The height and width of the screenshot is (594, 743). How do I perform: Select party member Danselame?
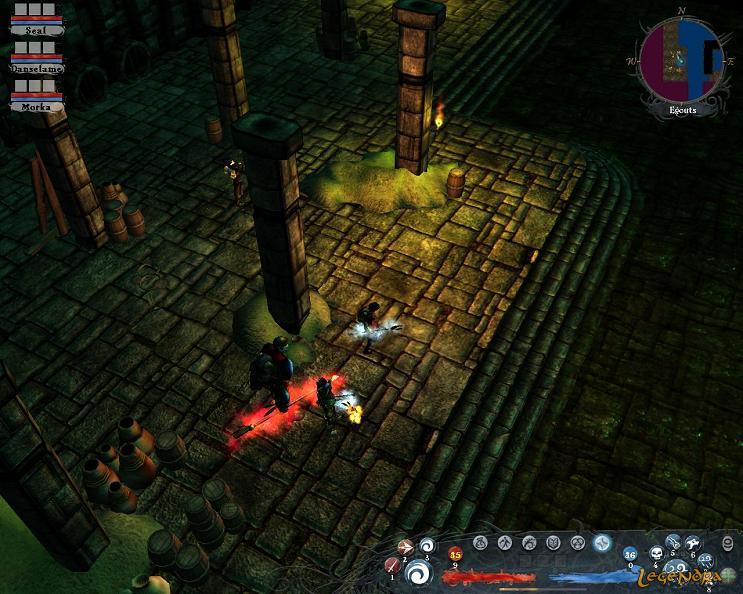point(37,68)
